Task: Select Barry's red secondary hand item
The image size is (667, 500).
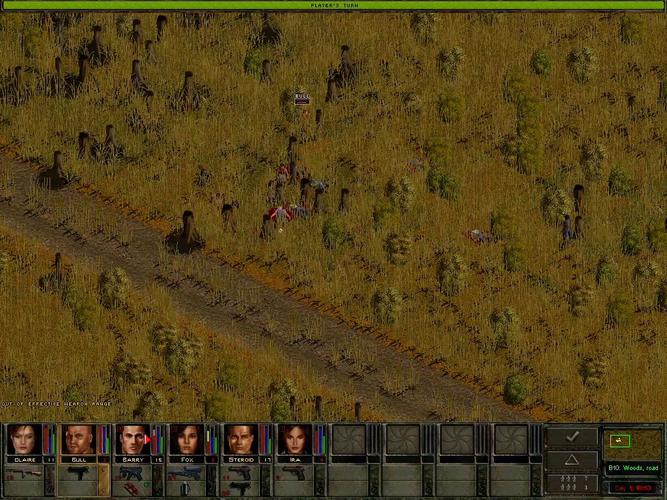Action: pyautogui.click(x=130, y=488)
